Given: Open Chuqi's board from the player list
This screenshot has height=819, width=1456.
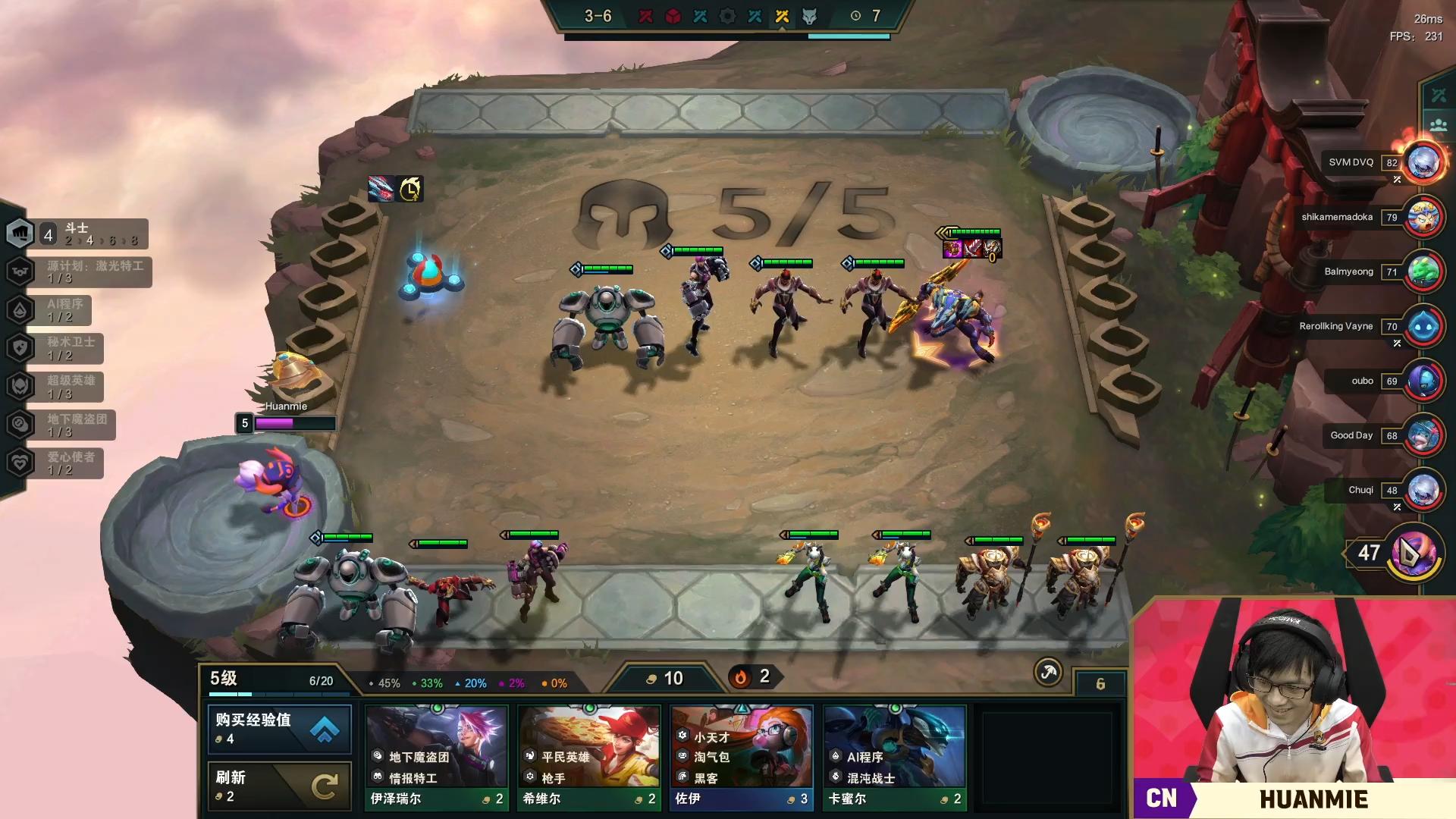Looking at the screenshot, I should click(x=1423, y=490).
